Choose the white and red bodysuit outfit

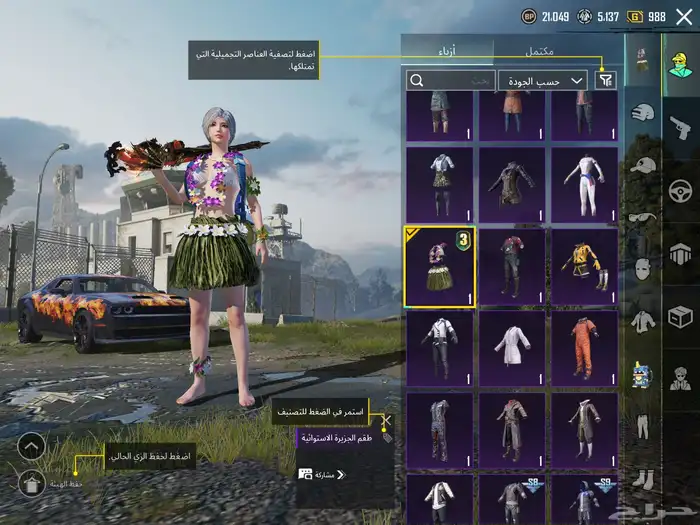pos(584,186)
